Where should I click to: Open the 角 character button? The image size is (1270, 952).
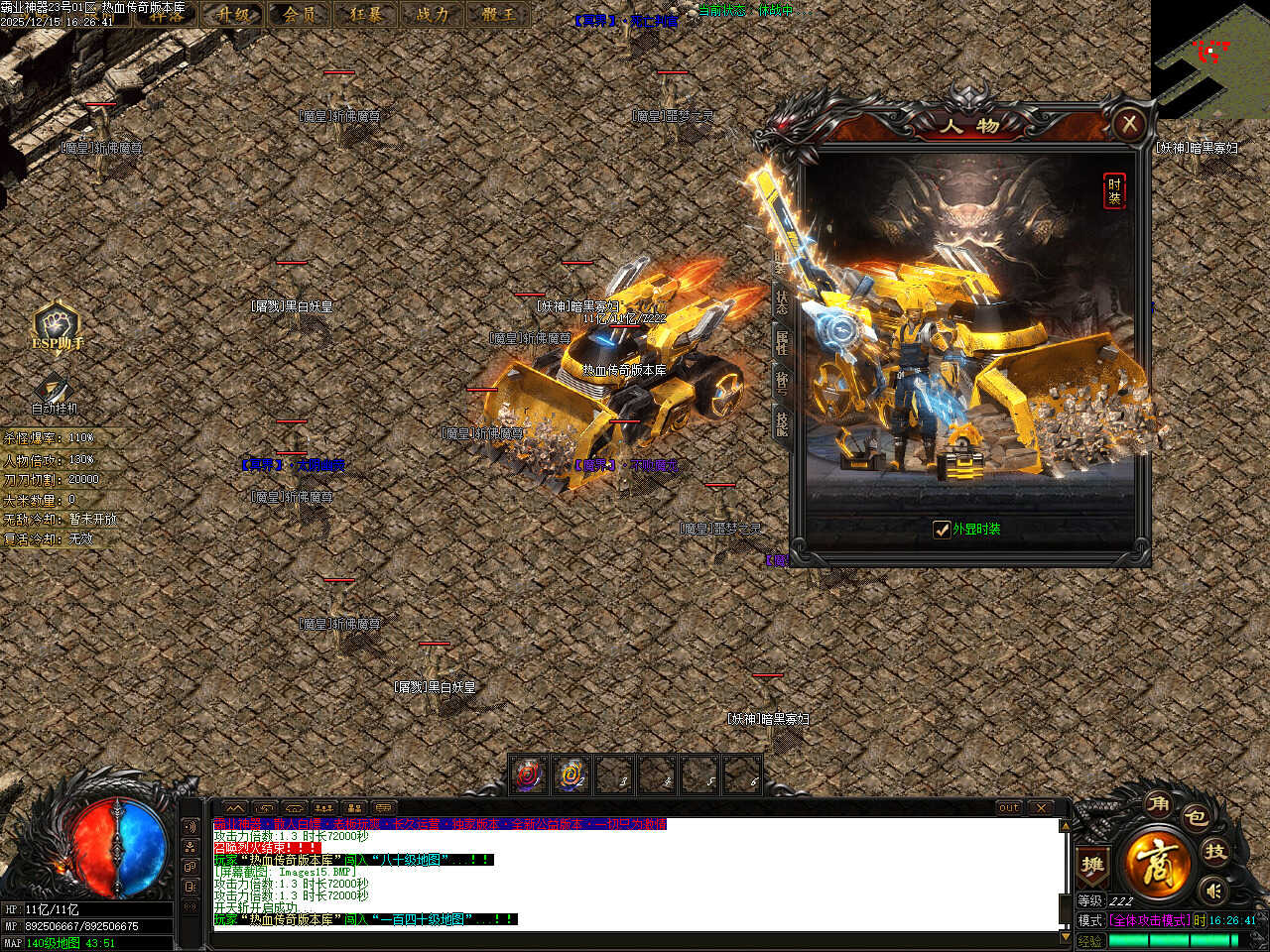1158,804
